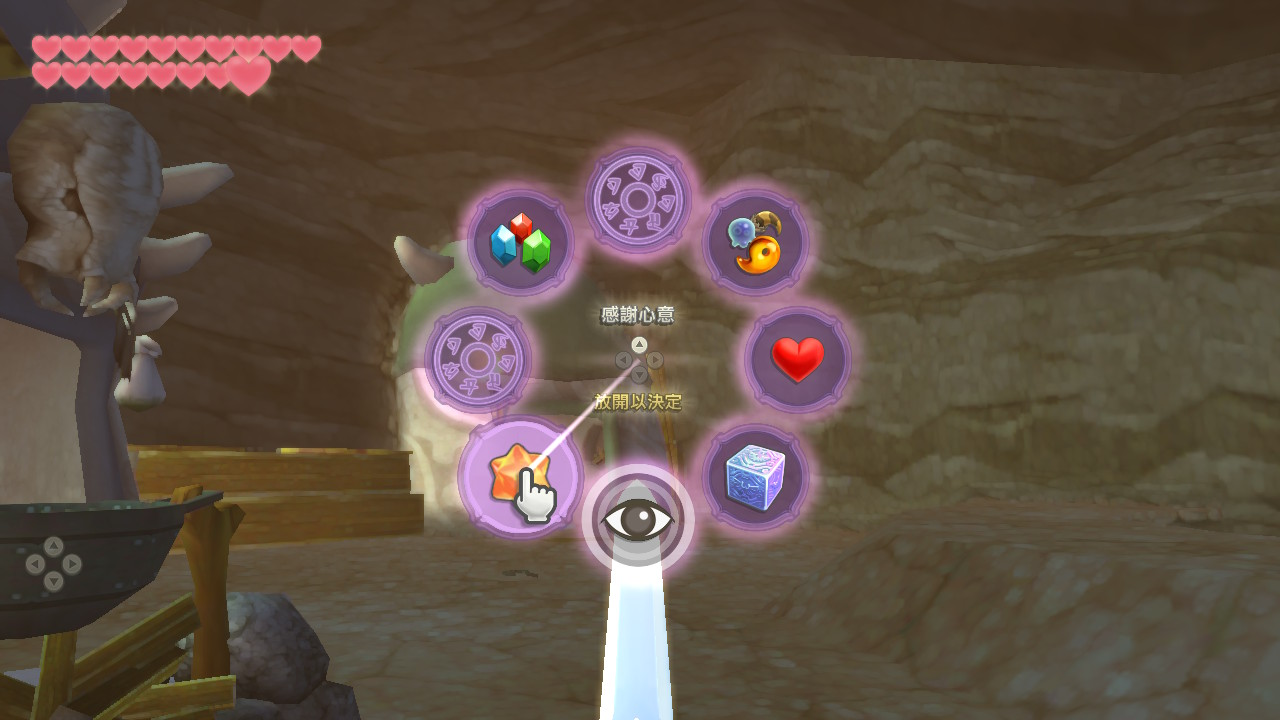
Task: Click the up arrow on the boat's d-pad overlay
Action: tap(54, 546)
